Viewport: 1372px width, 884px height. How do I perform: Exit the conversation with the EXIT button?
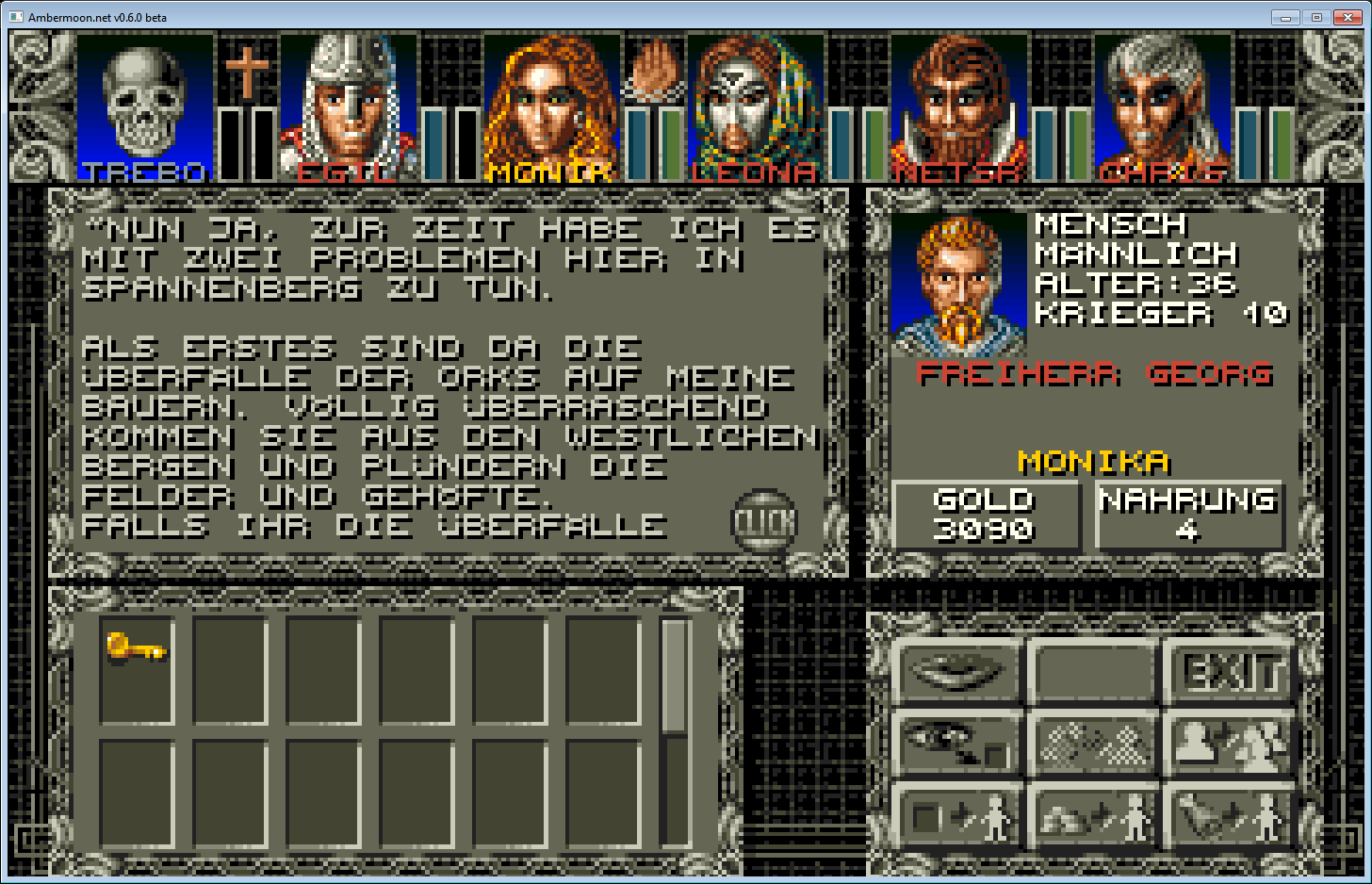1231,673
